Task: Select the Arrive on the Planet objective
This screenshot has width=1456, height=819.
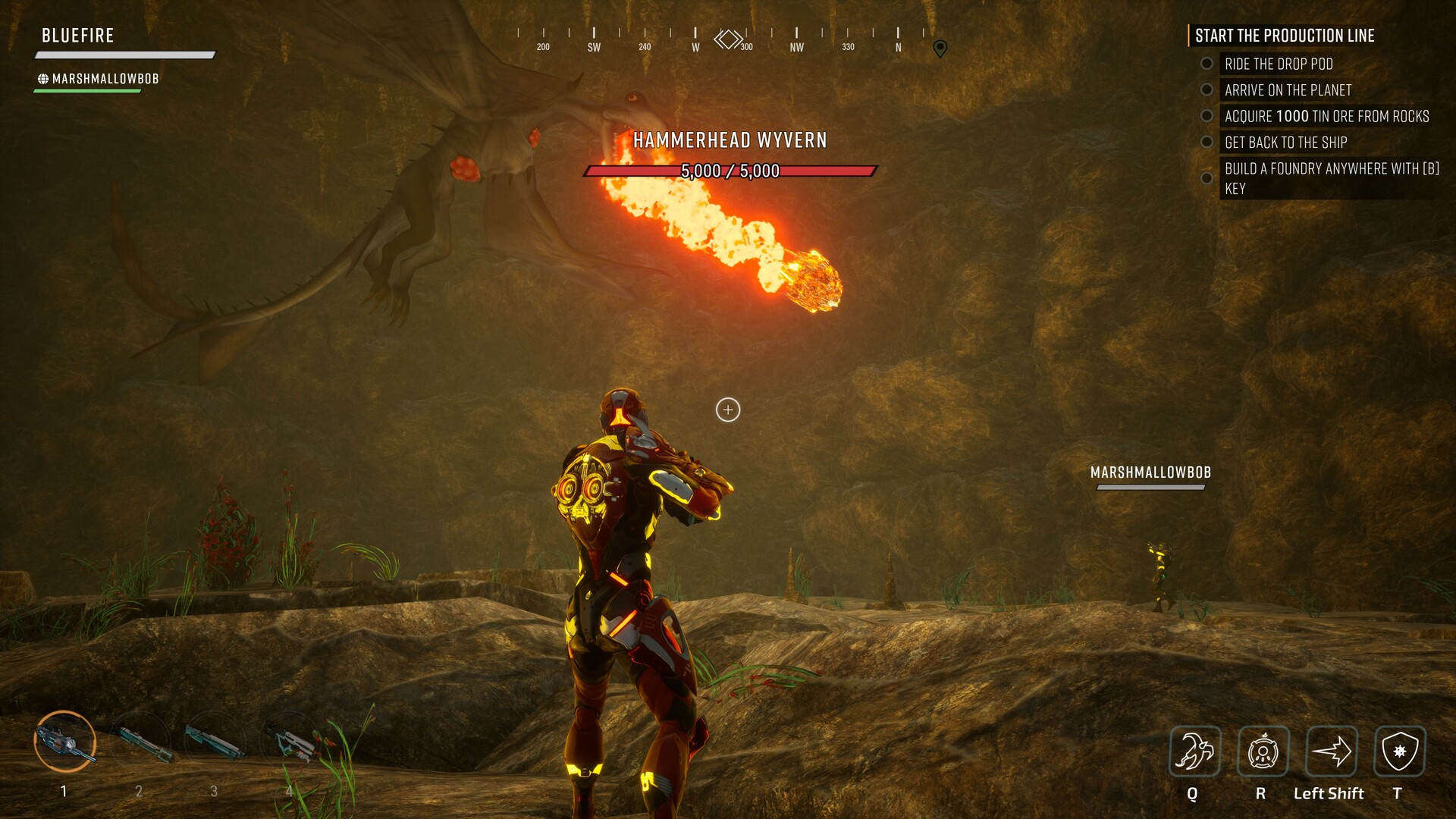Action: (1288, 90)
